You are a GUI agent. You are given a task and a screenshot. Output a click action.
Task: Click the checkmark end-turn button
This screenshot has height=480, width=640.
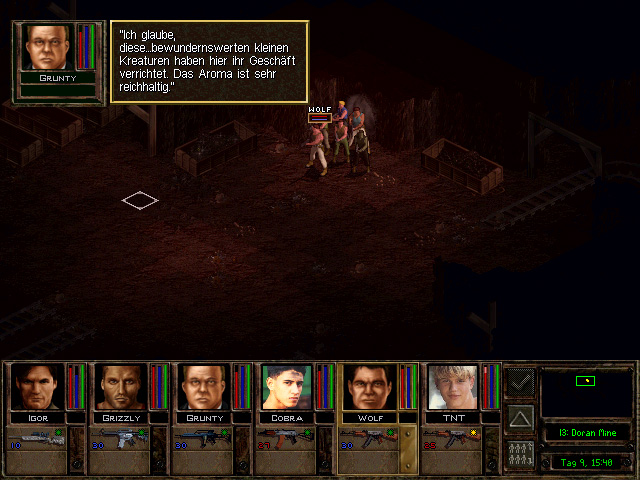click(520, 381)
